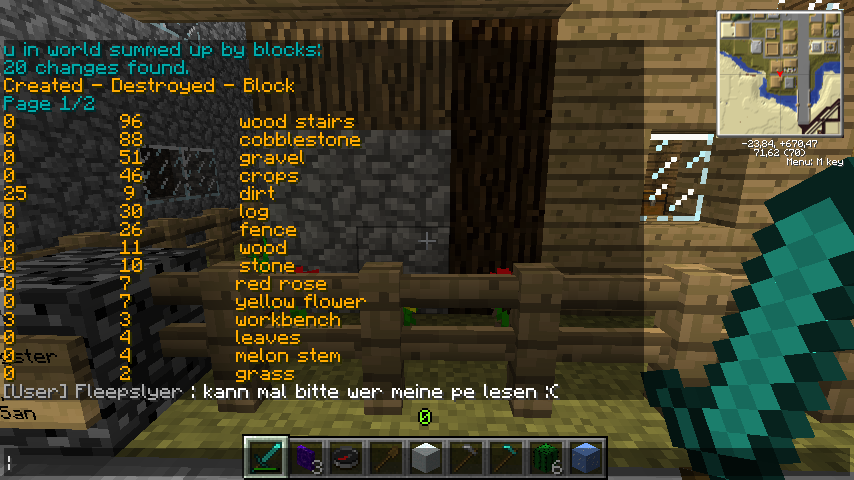The height and width of the screenshot is (480, 854).
Task: Select the diamond sword hotbar slot
Action: tap(267, 458)
